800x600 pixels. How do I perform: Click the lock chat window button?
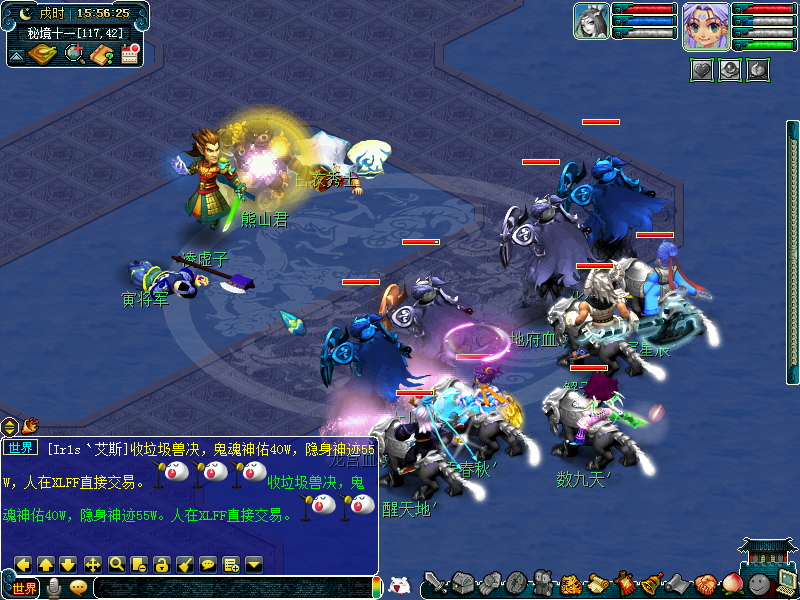point(162,564)
